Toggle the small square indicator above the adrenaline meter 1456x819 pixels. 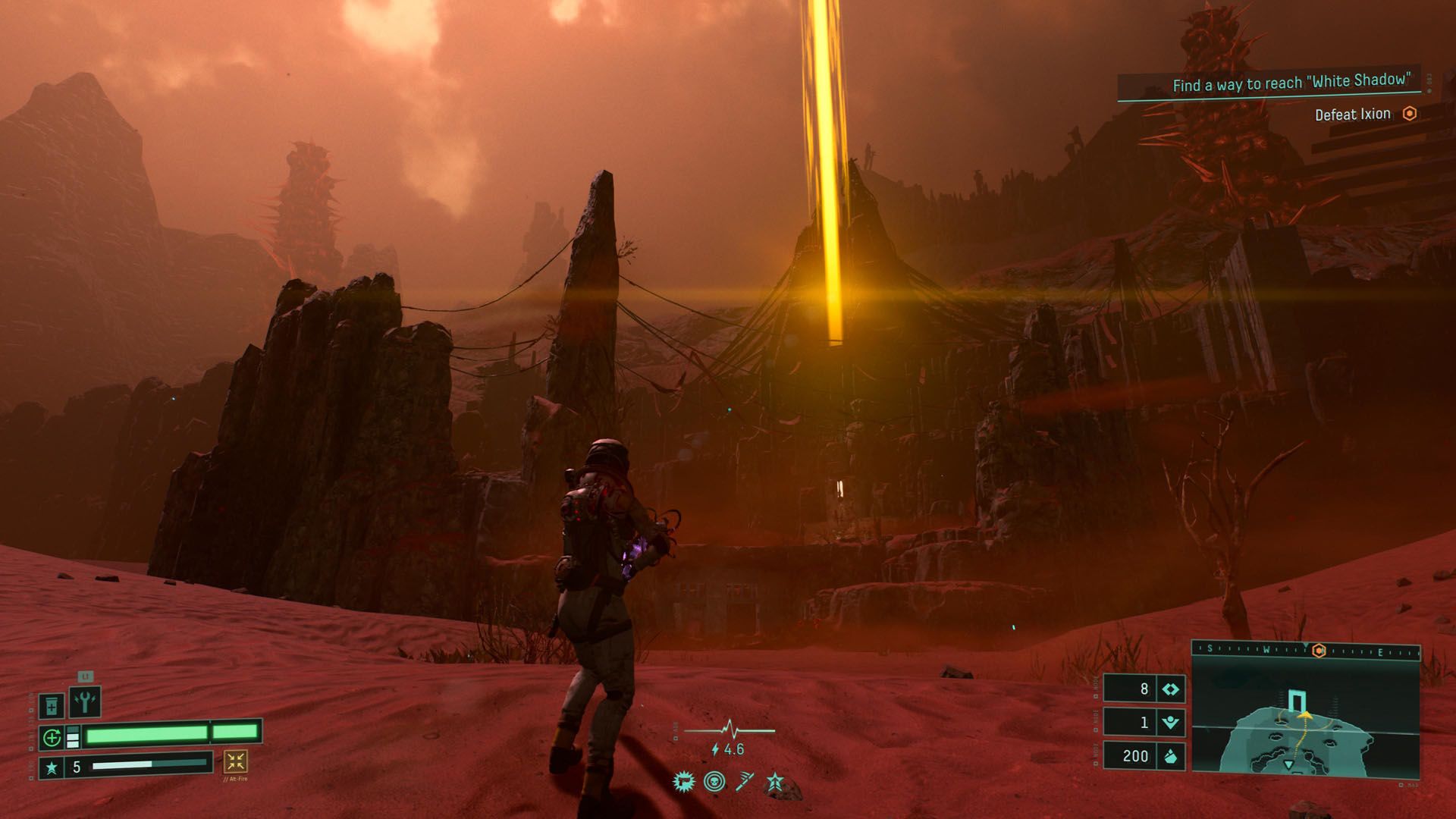point(73,730)
